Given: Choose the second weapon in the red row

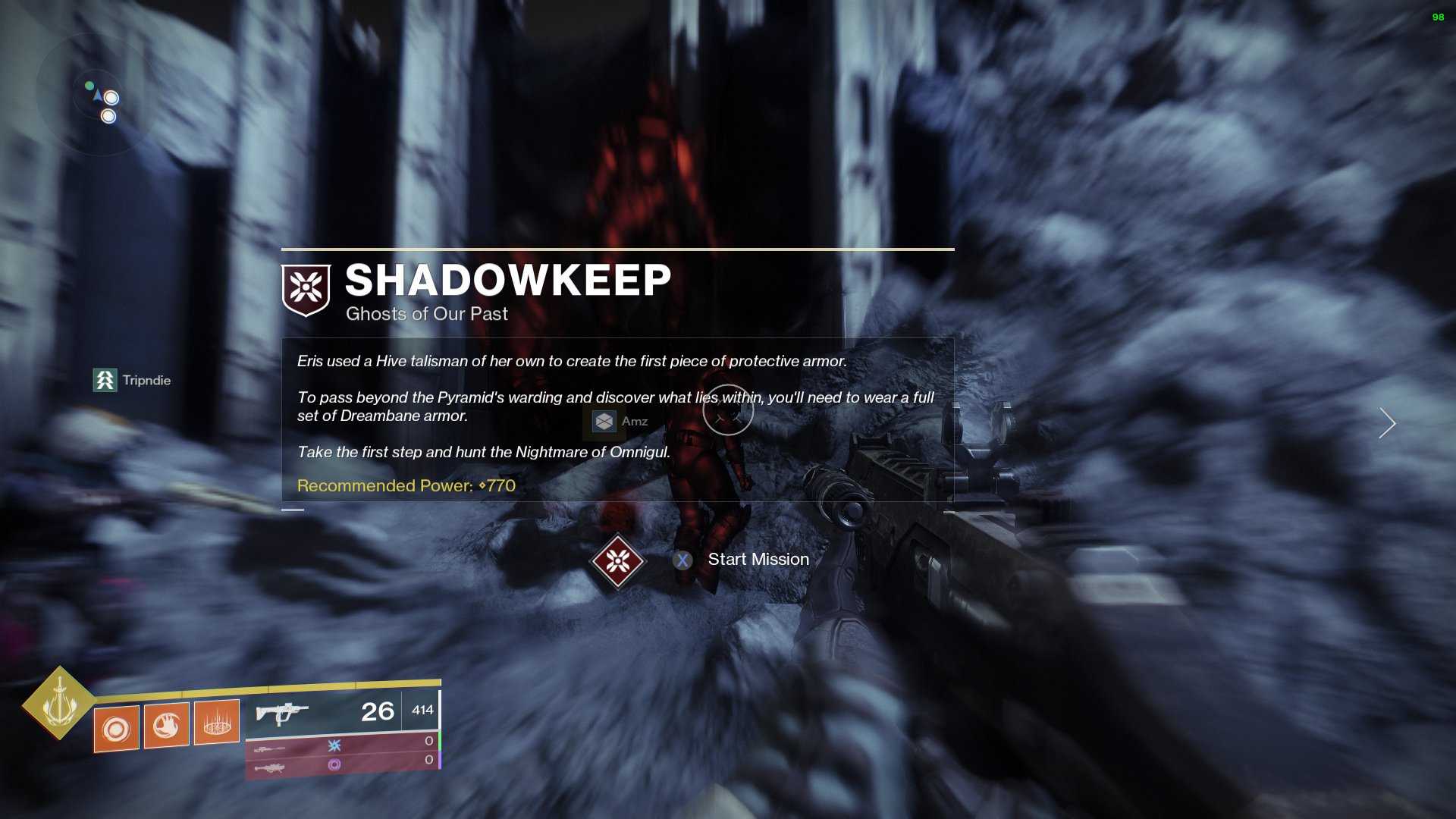Looking at the screenshot, I should (341, 746).
